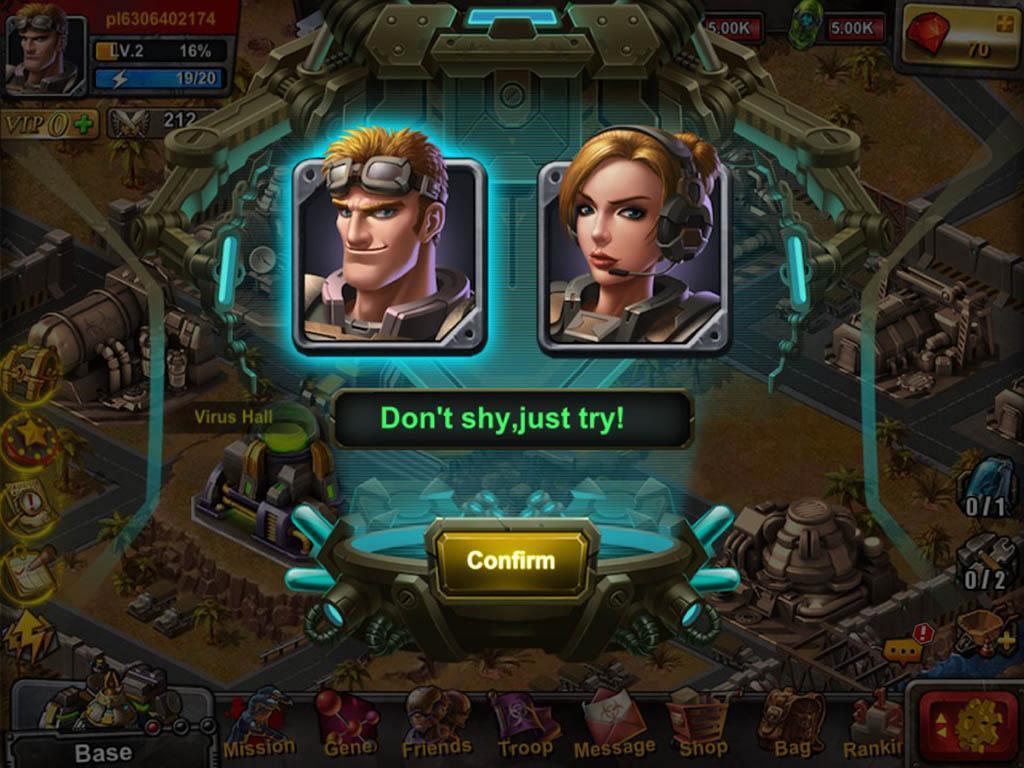
Task: Open the Gene menu
Action: click(348, 723)
